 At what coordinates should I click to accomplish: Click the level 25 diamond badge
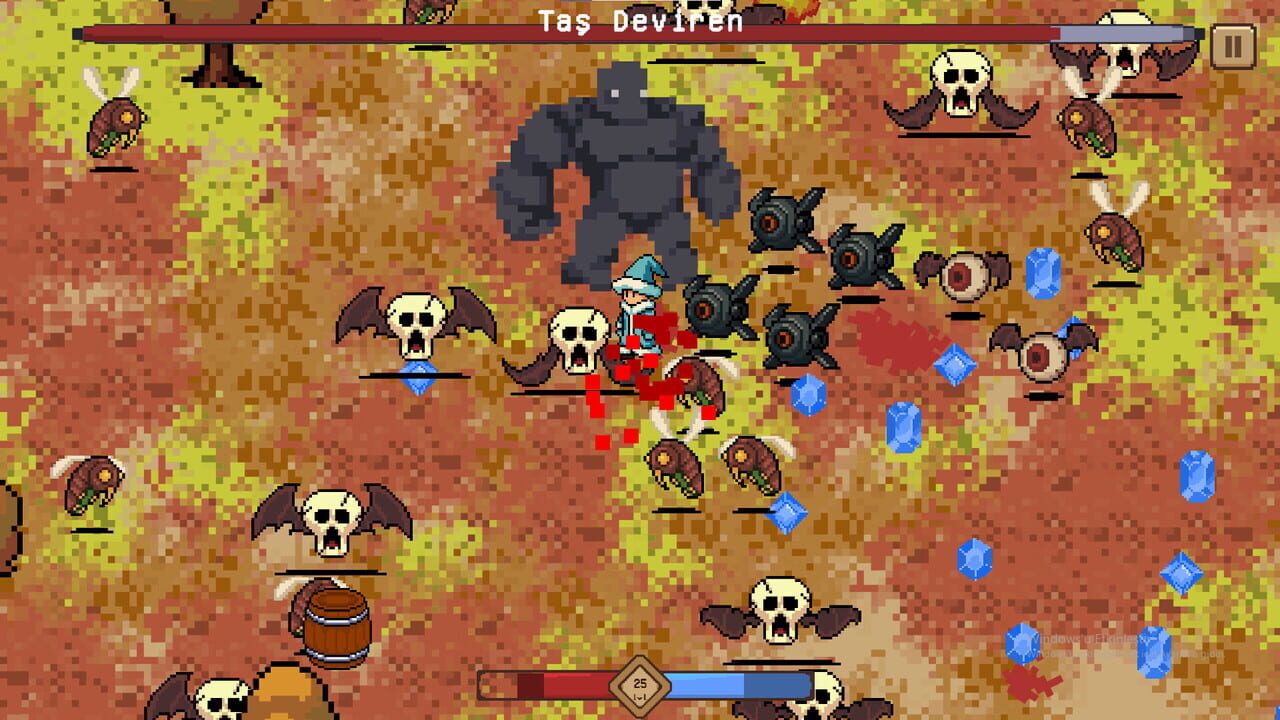coord(640,684)
